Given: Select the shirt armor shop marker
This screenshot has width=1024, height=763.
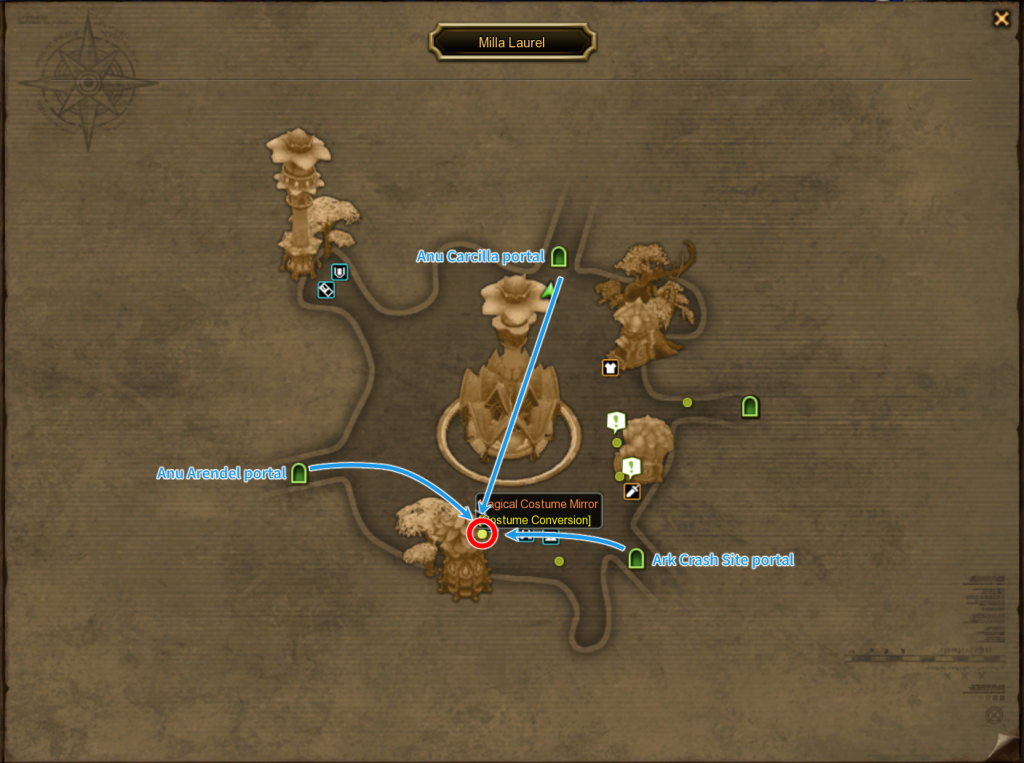Looking at the screenshot, I should pos(610,367).
